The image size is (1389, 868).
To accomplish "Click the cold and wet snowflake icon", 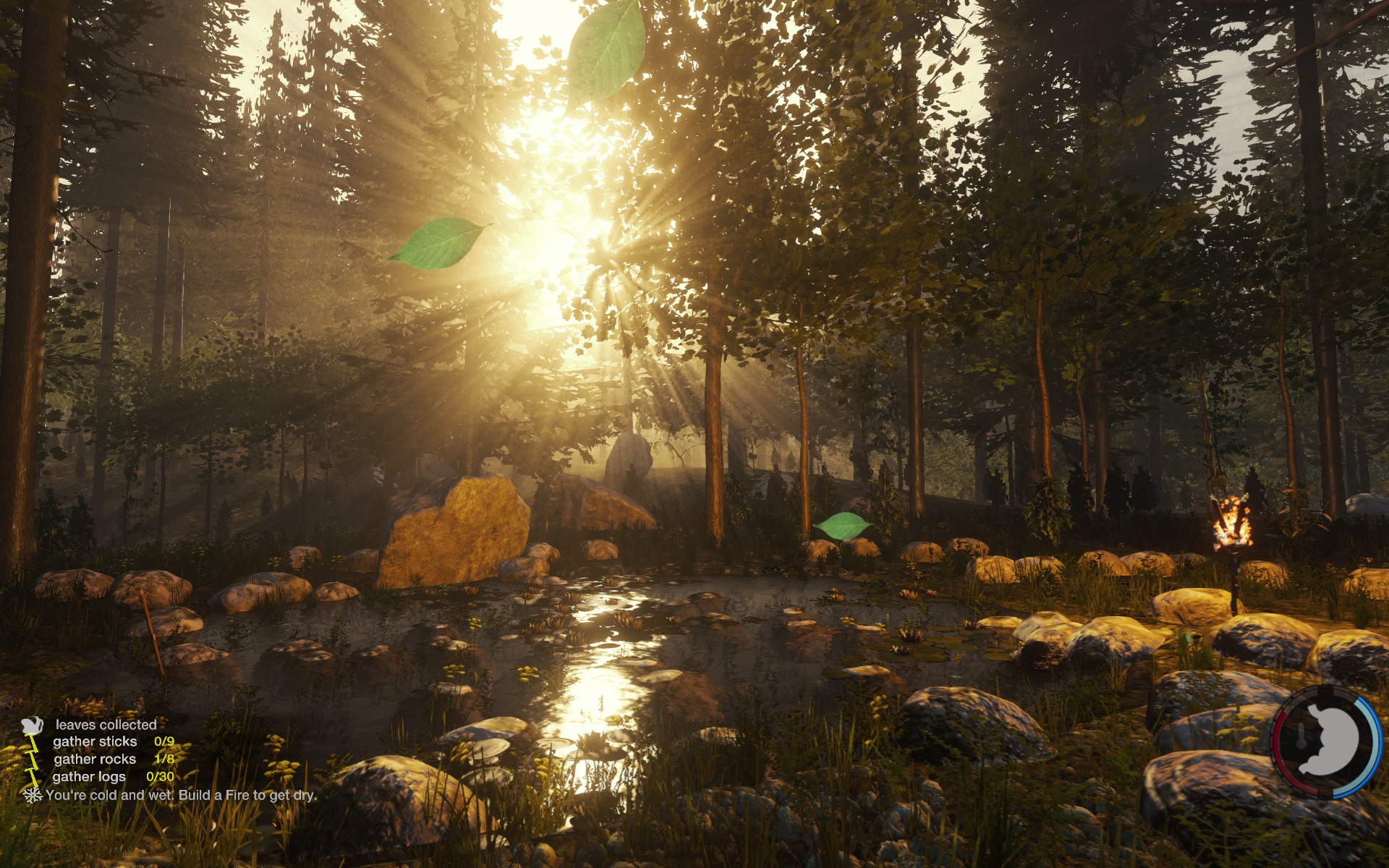I will click(32, 795).
